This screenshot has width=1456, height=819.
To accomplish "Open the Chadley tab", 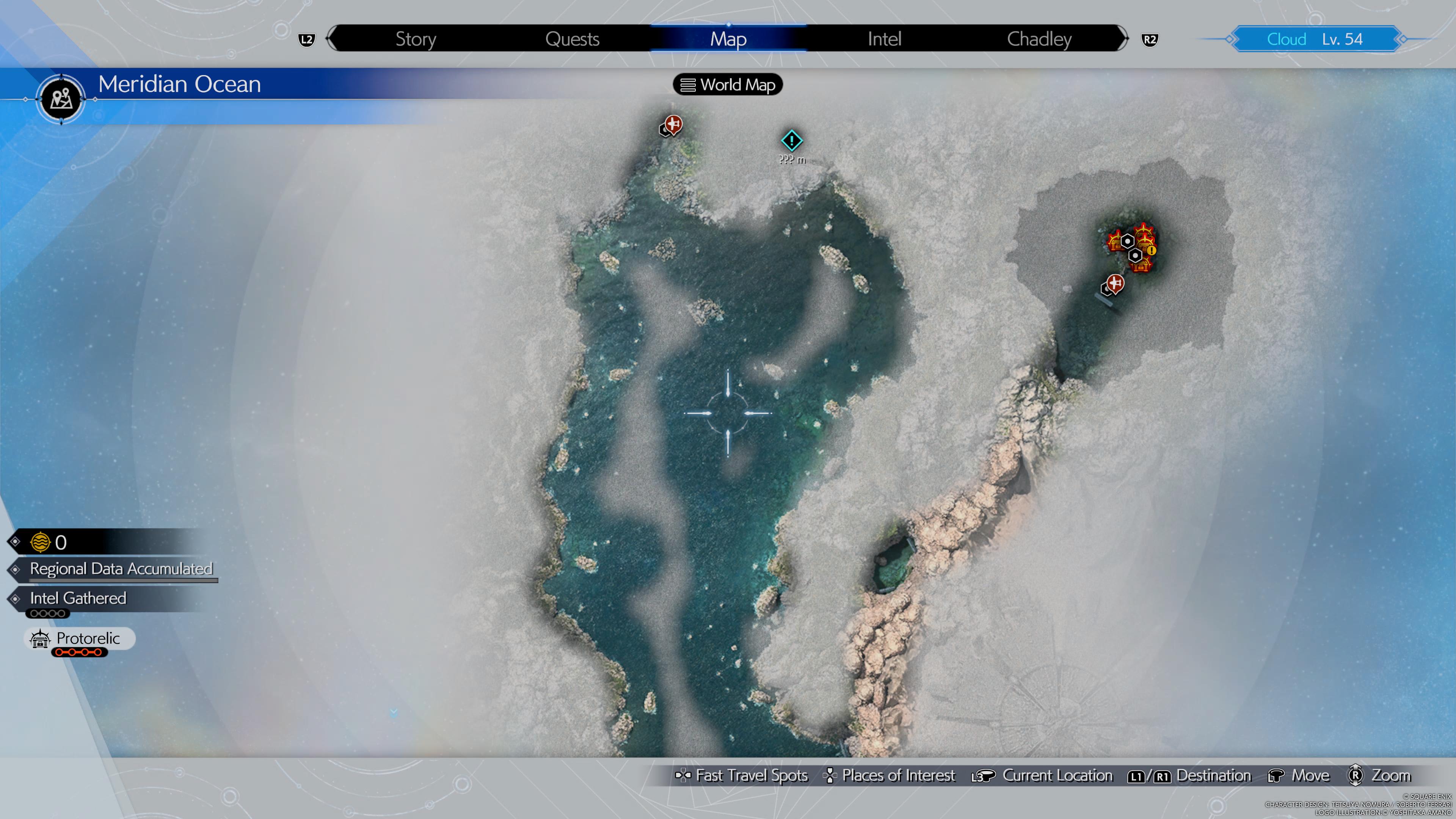I will point(1039,39).
